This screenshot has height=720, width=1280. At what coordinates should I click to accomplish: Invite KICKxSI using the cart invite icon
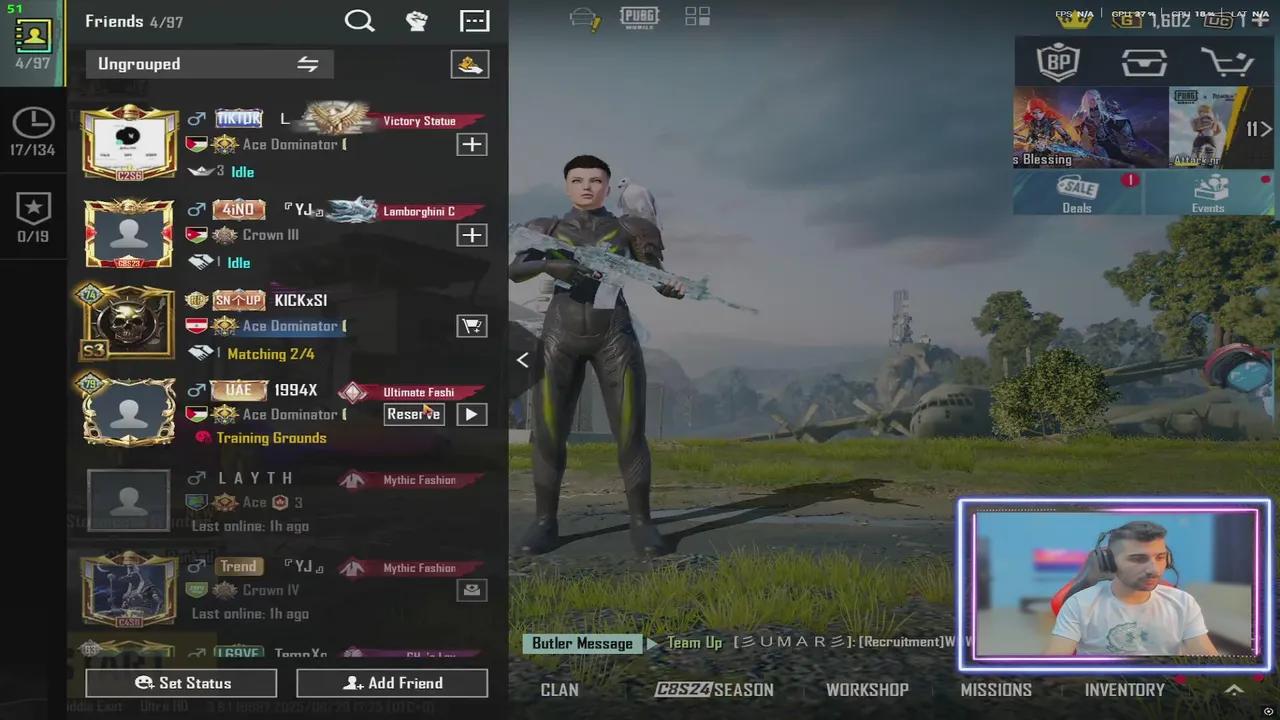[x=471, y=325]
